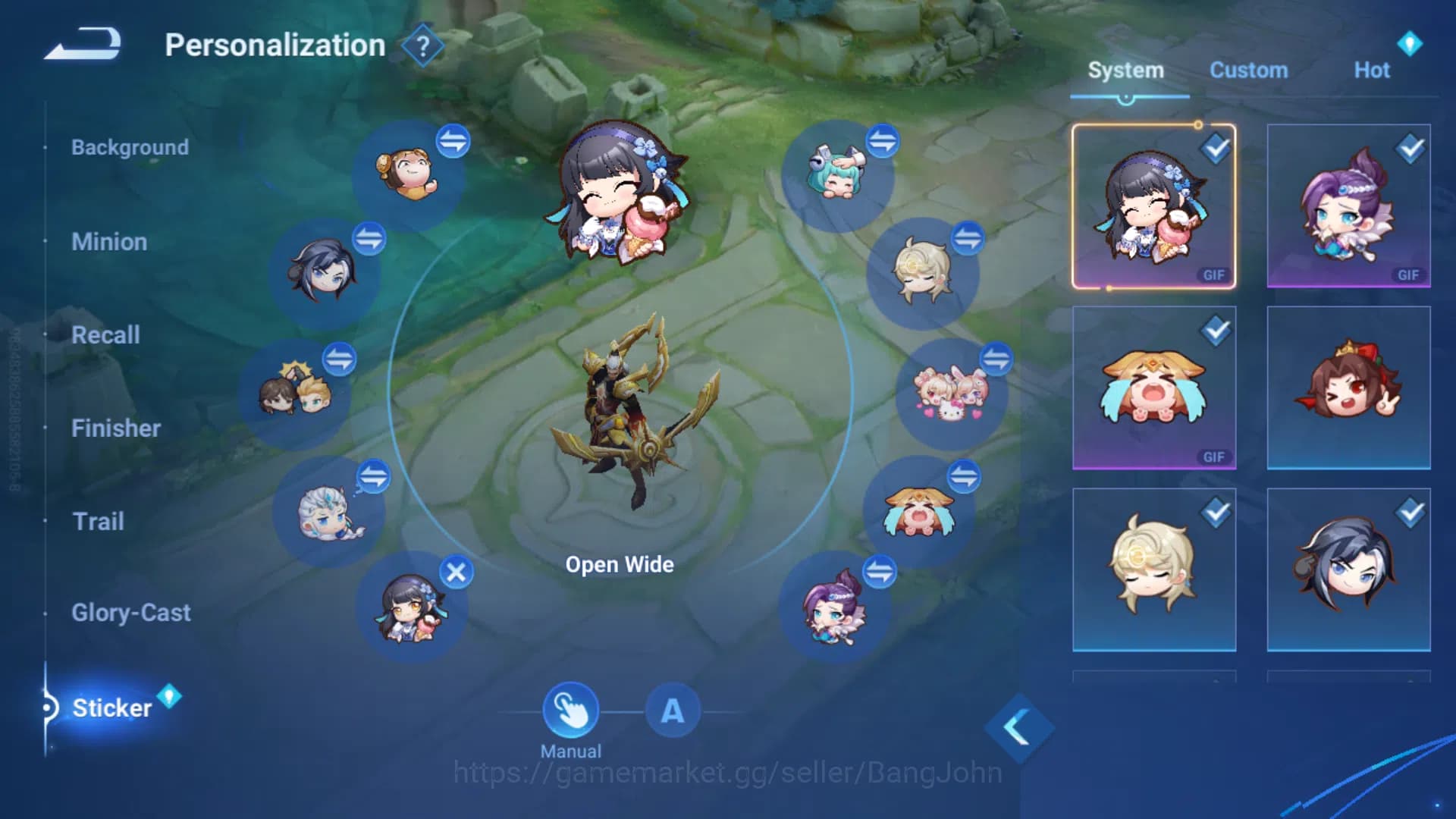
Task: Open the Hot sticker tab
Action: tap(1373, 70)
